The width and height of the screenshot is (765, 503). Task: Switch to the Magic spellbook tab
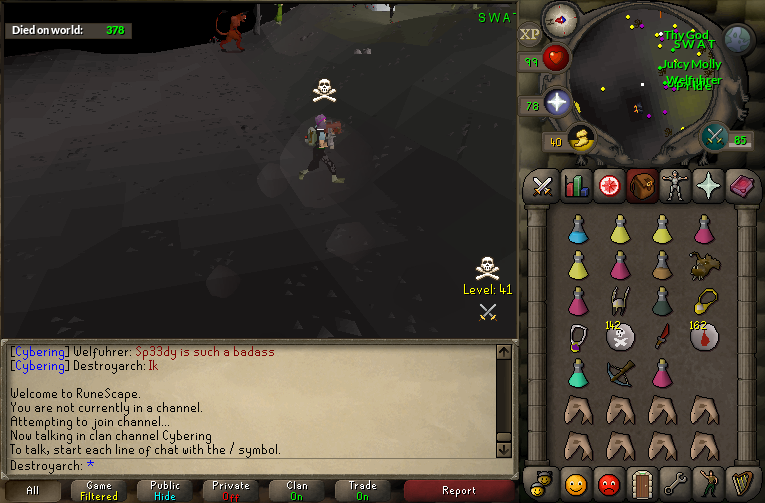[743, 186]
